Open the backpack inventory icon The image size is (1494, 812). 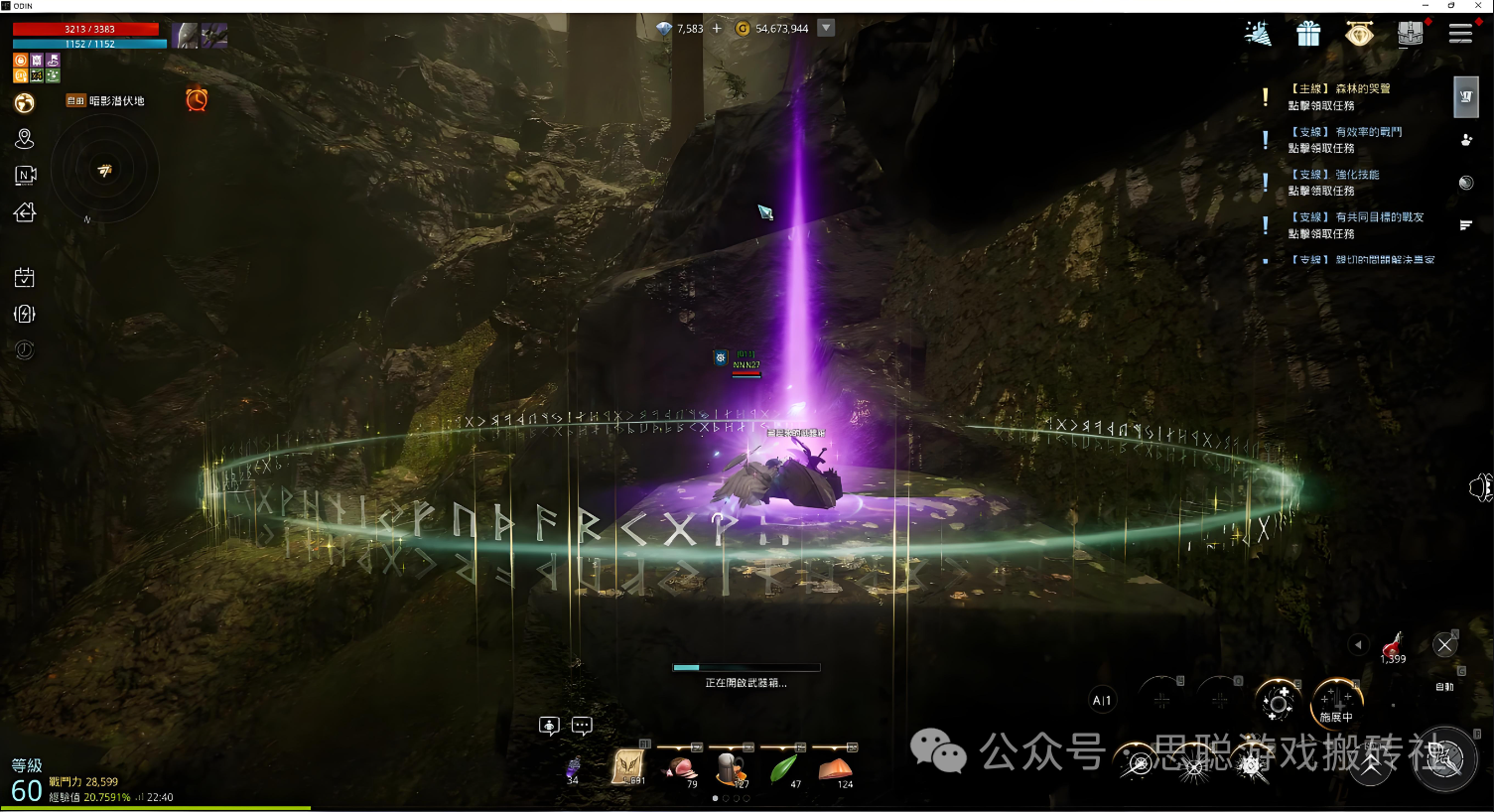(1410, 34)
